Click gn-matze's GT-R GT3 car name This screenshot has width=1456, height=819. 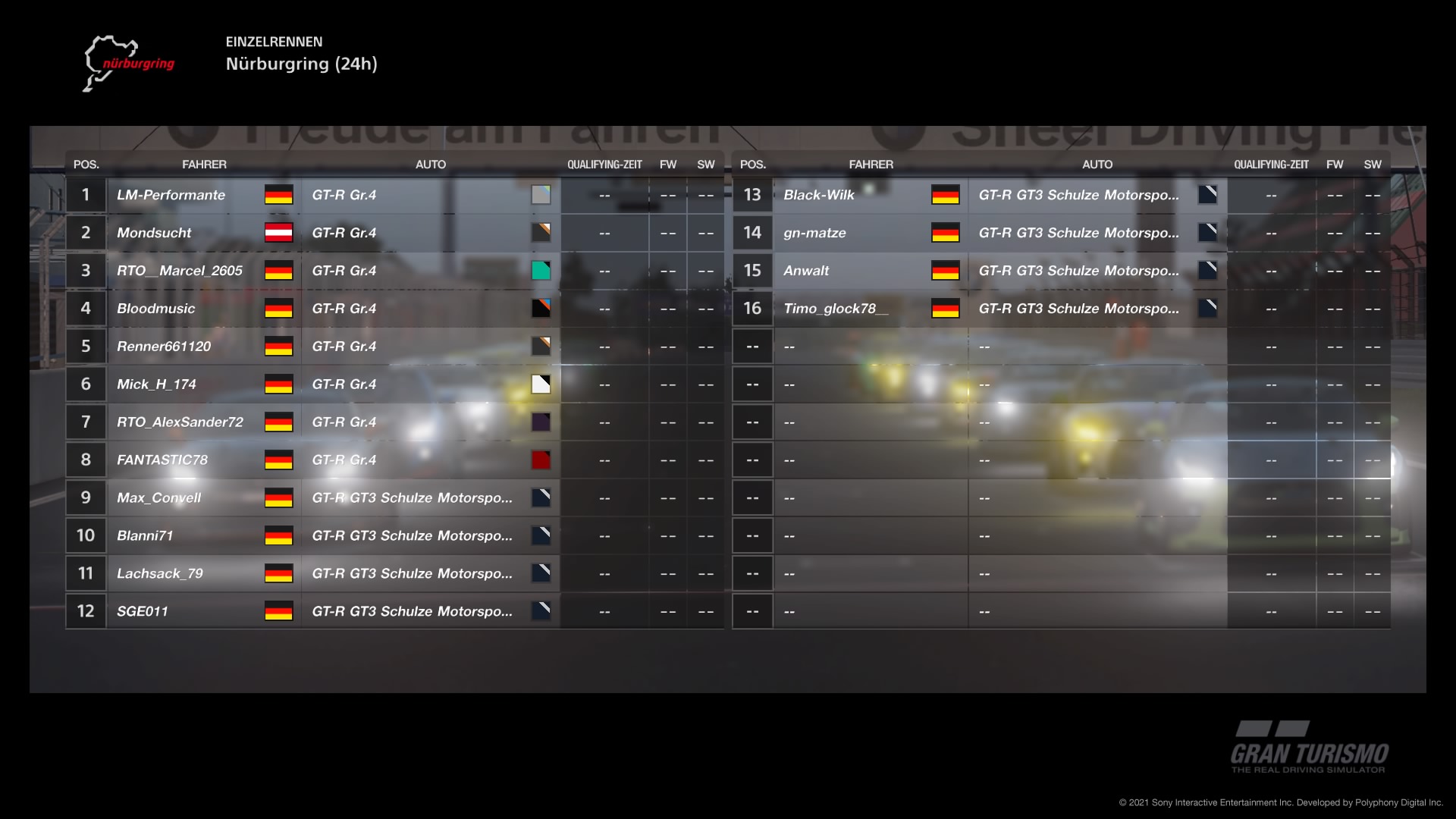[x=1080, y=233]
